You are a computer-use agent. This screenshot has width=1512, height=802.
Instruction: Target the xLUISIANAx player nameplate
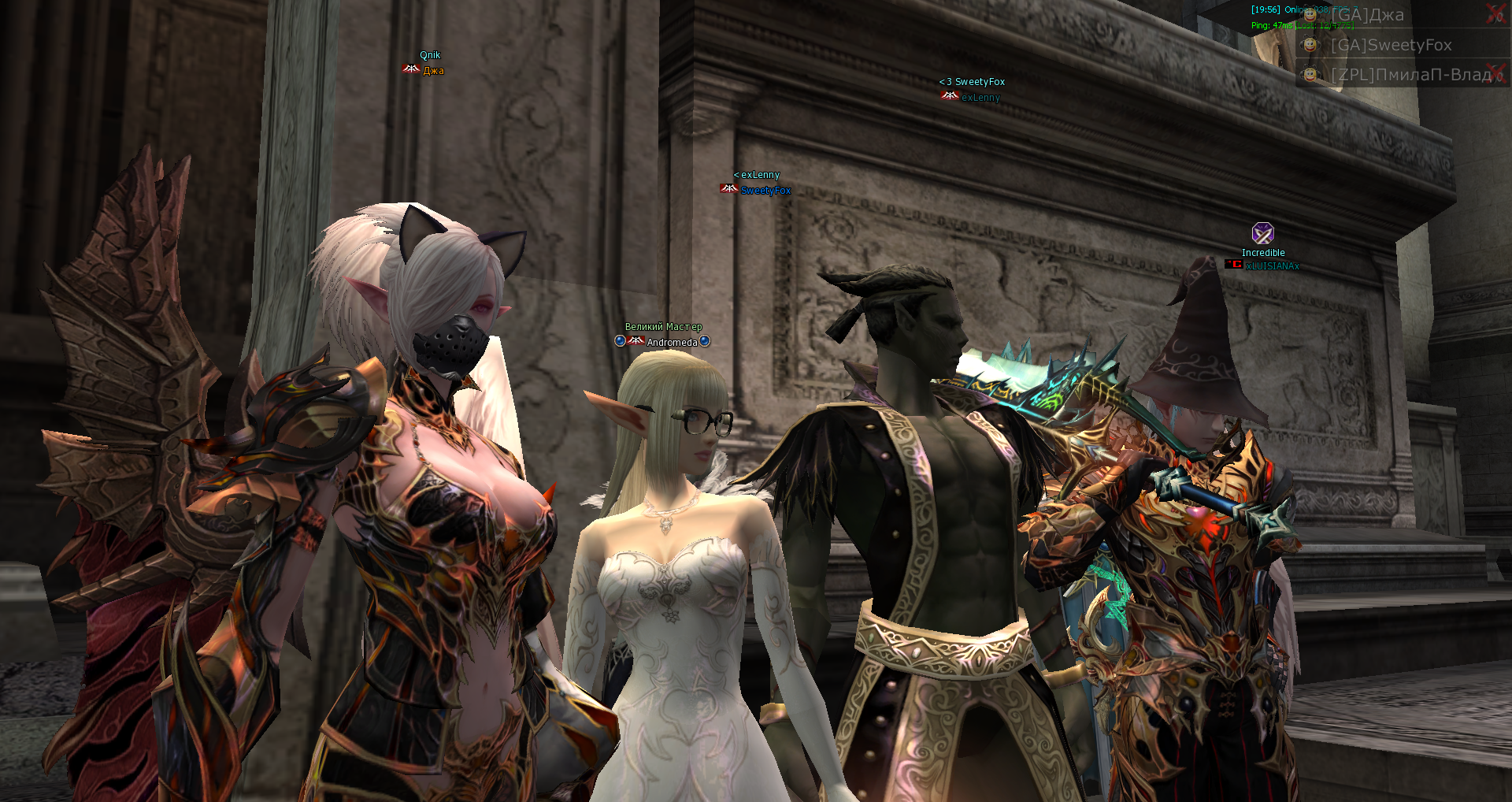[1271, 266]
